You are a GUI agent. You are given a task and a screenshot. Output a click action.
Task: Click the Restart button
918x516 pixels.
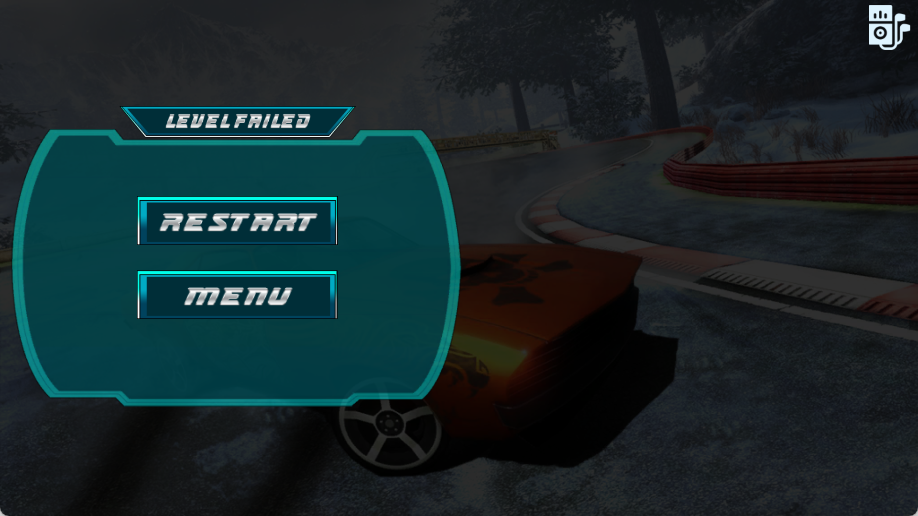(237, 221)
